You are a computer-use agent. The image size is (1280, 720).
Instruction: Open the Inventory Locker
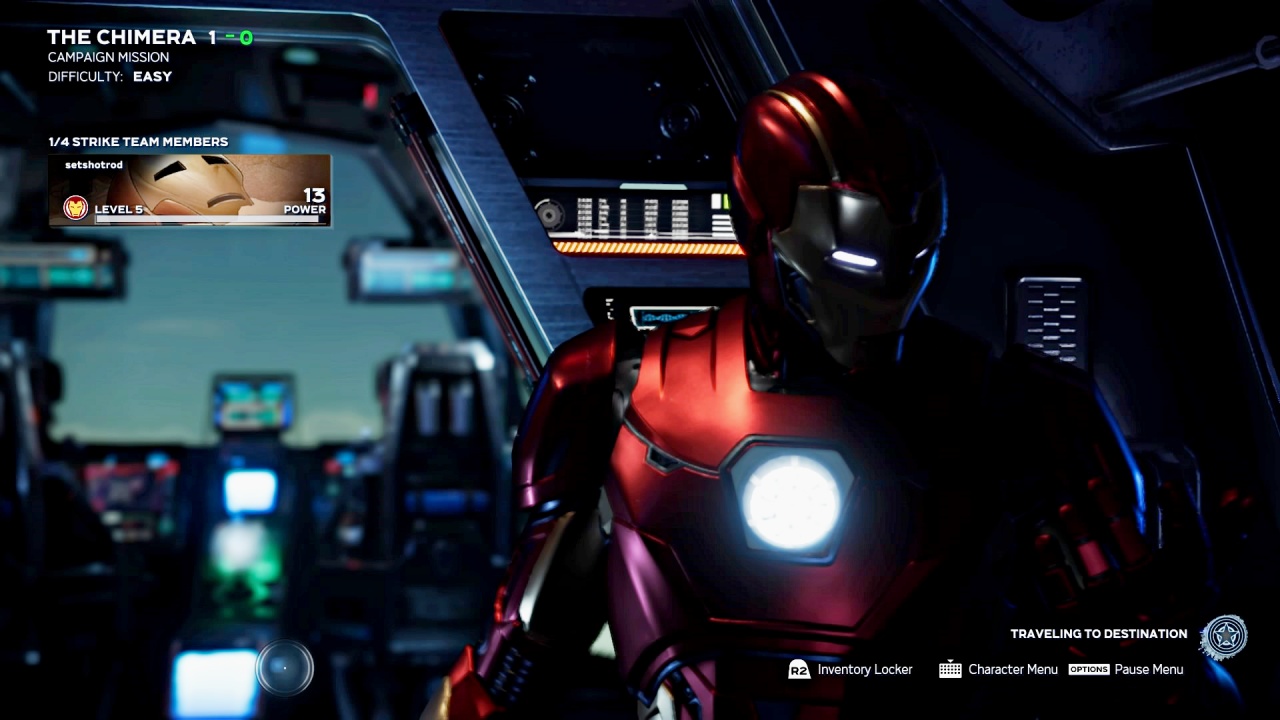[851, 670]
